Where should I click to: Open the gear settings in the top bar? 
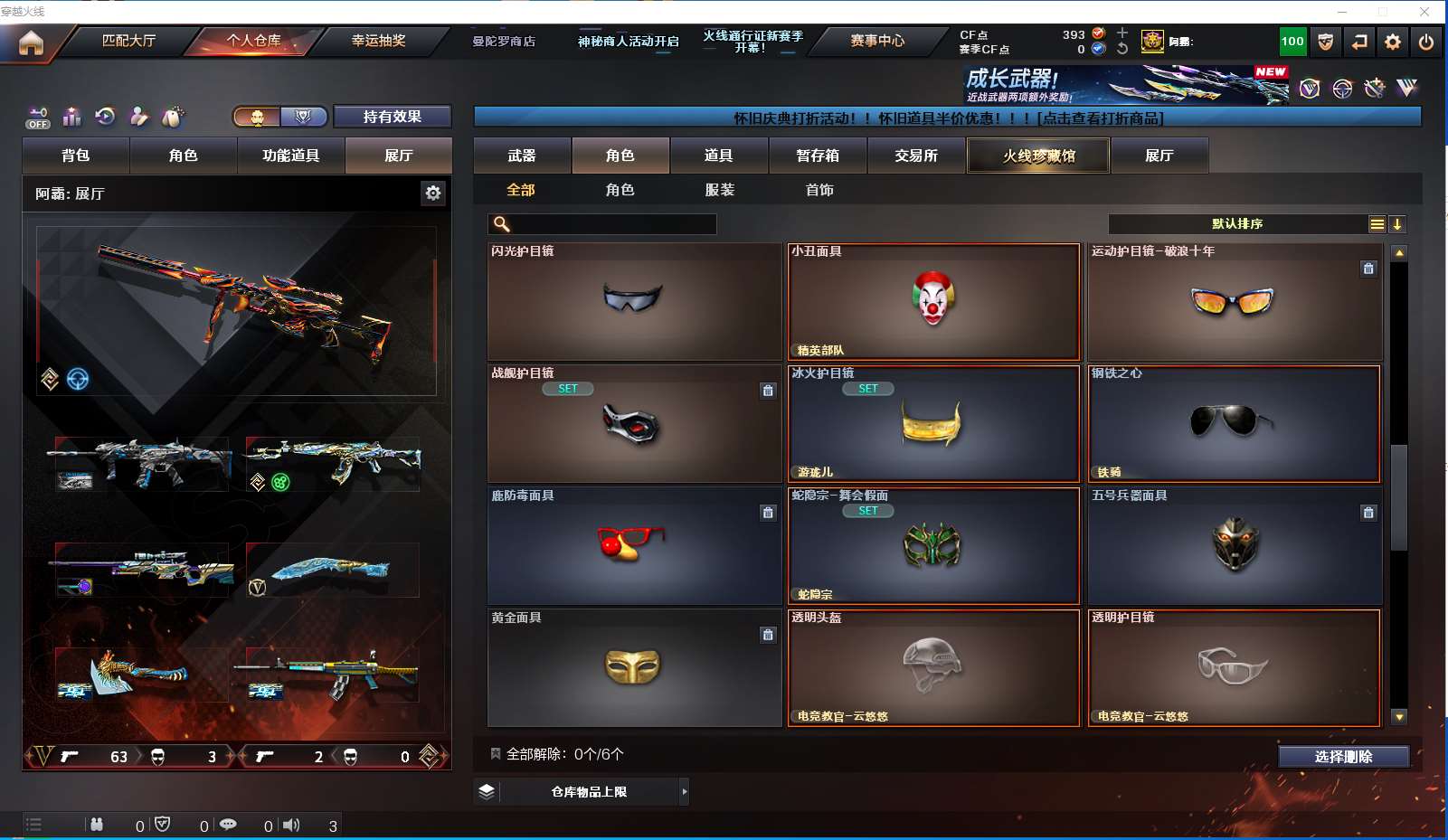click(1392, 42)
